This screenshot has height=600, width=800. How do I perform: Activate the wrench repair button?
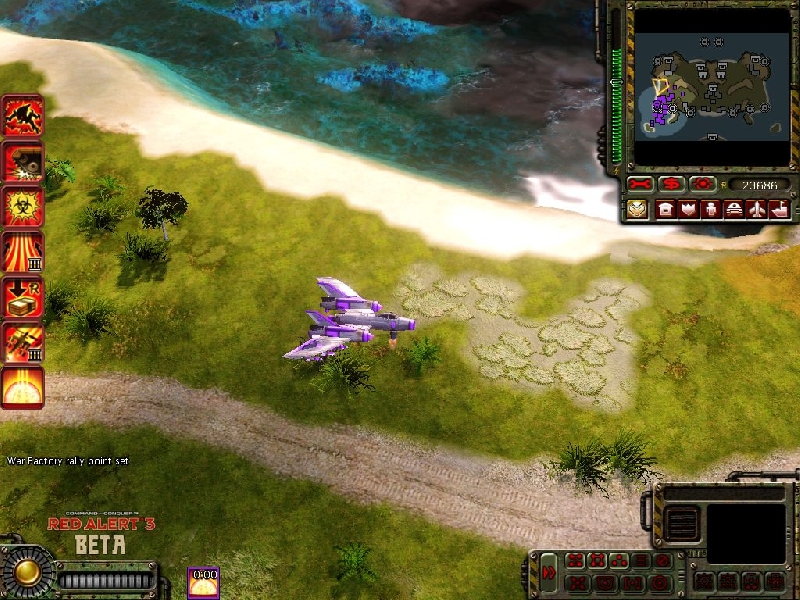640,185
